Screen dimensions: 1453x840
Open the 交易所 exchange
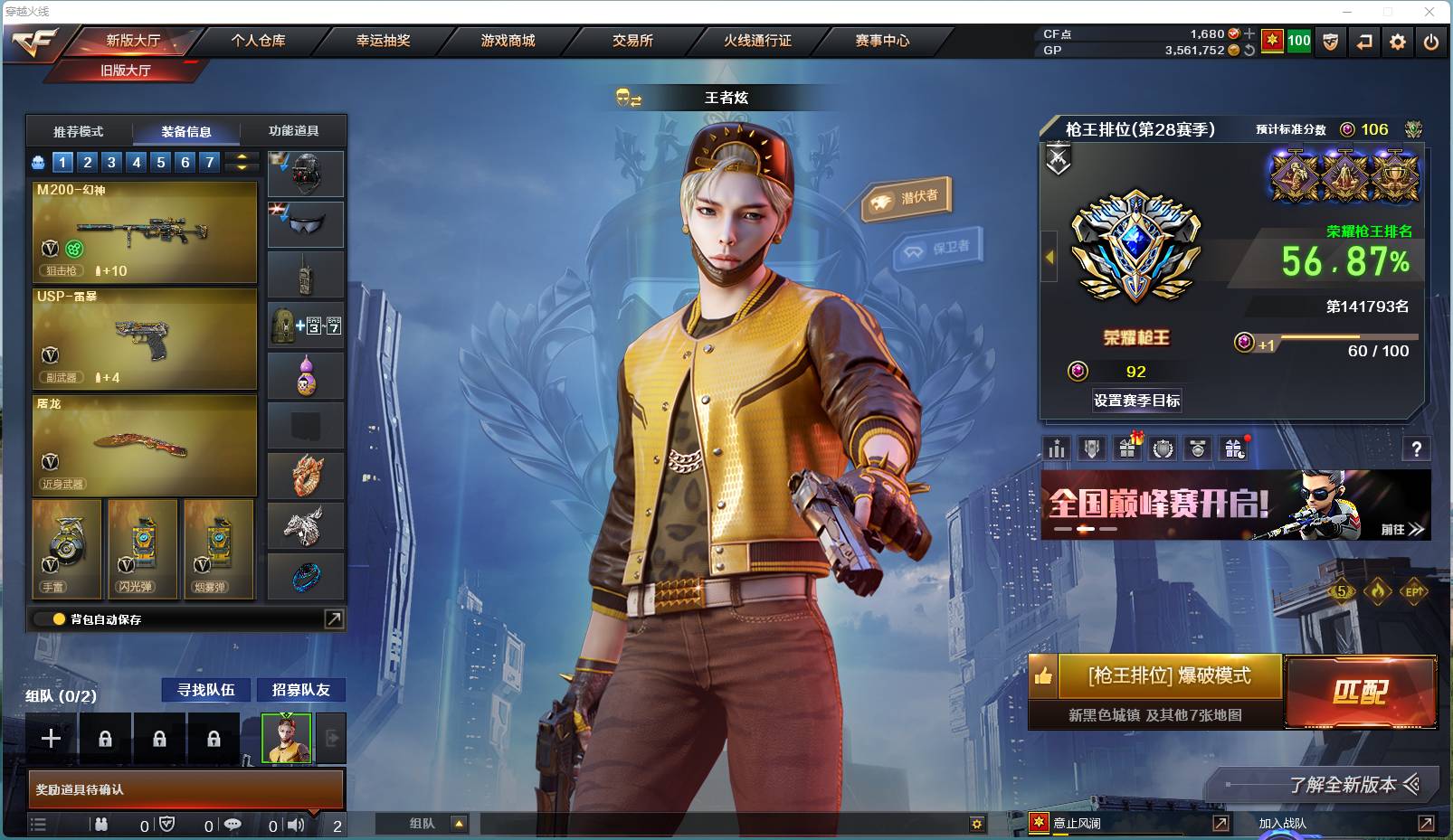[632, 41]
